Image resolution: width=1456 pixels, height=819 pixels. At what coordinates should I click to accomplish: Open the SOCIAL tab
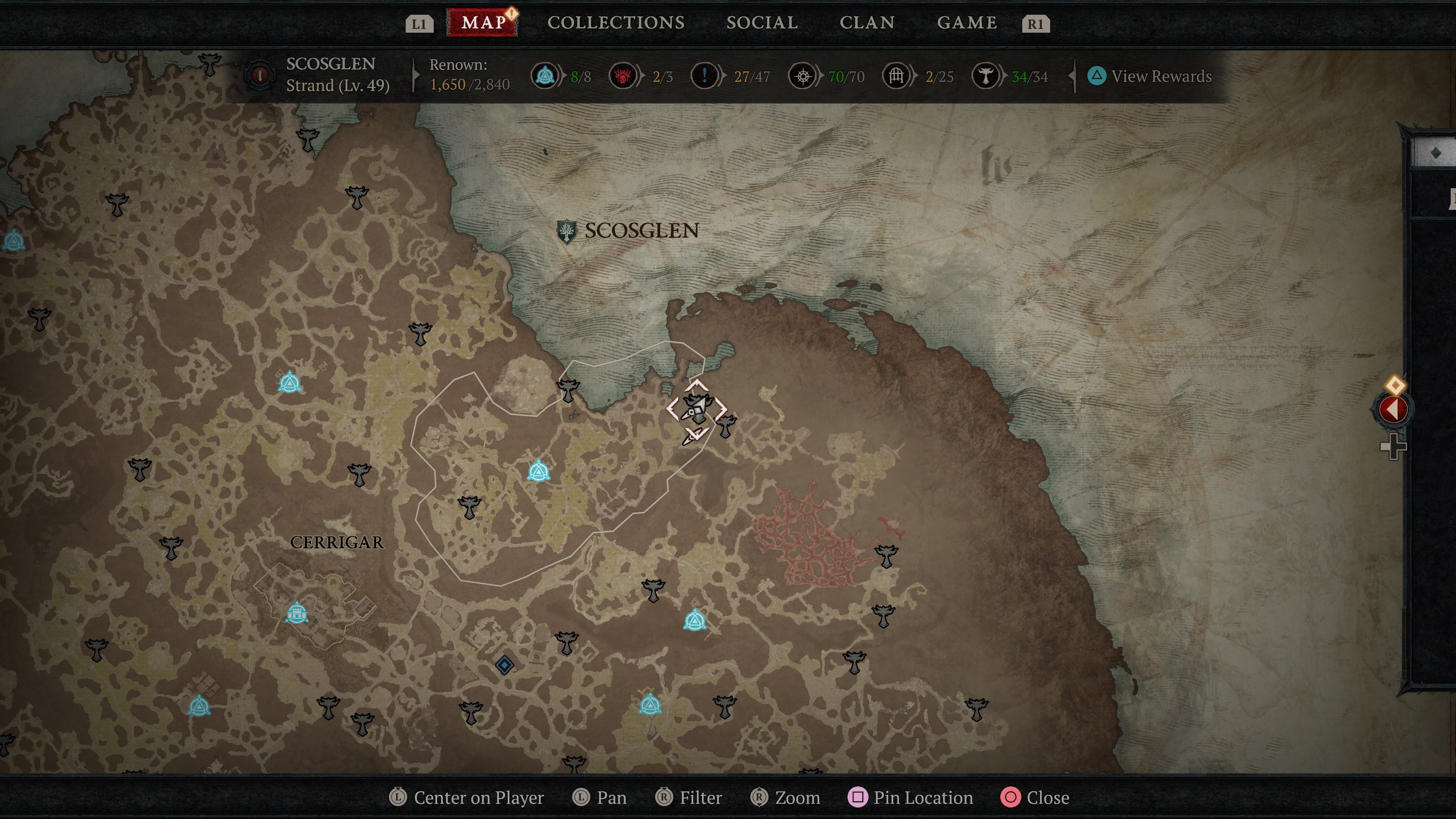(x=762, y=22)
